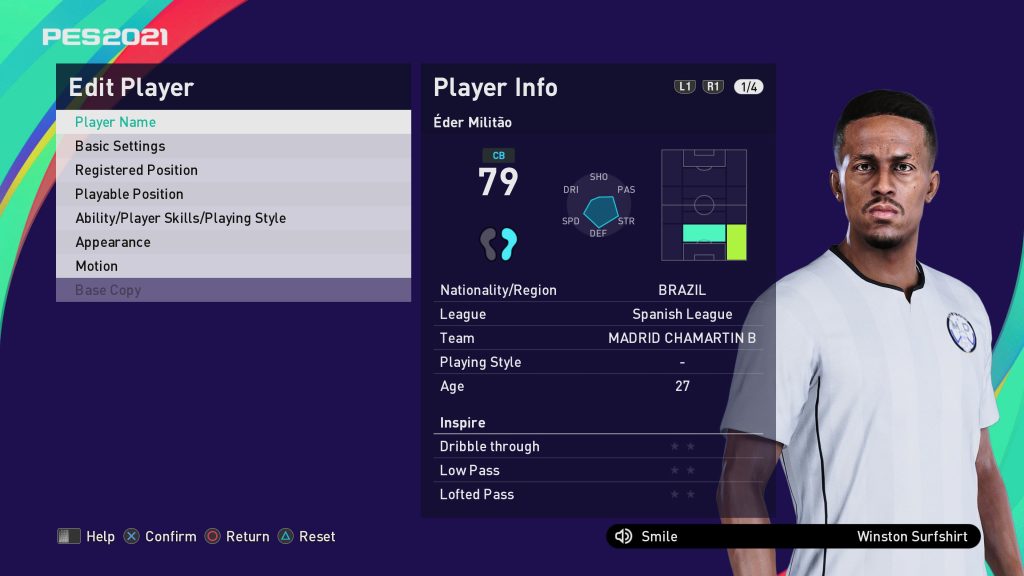Viewport: 1024px width, 576px height.
Task: Select the League row showing Spanish League
Action: [x=597, y=314]
